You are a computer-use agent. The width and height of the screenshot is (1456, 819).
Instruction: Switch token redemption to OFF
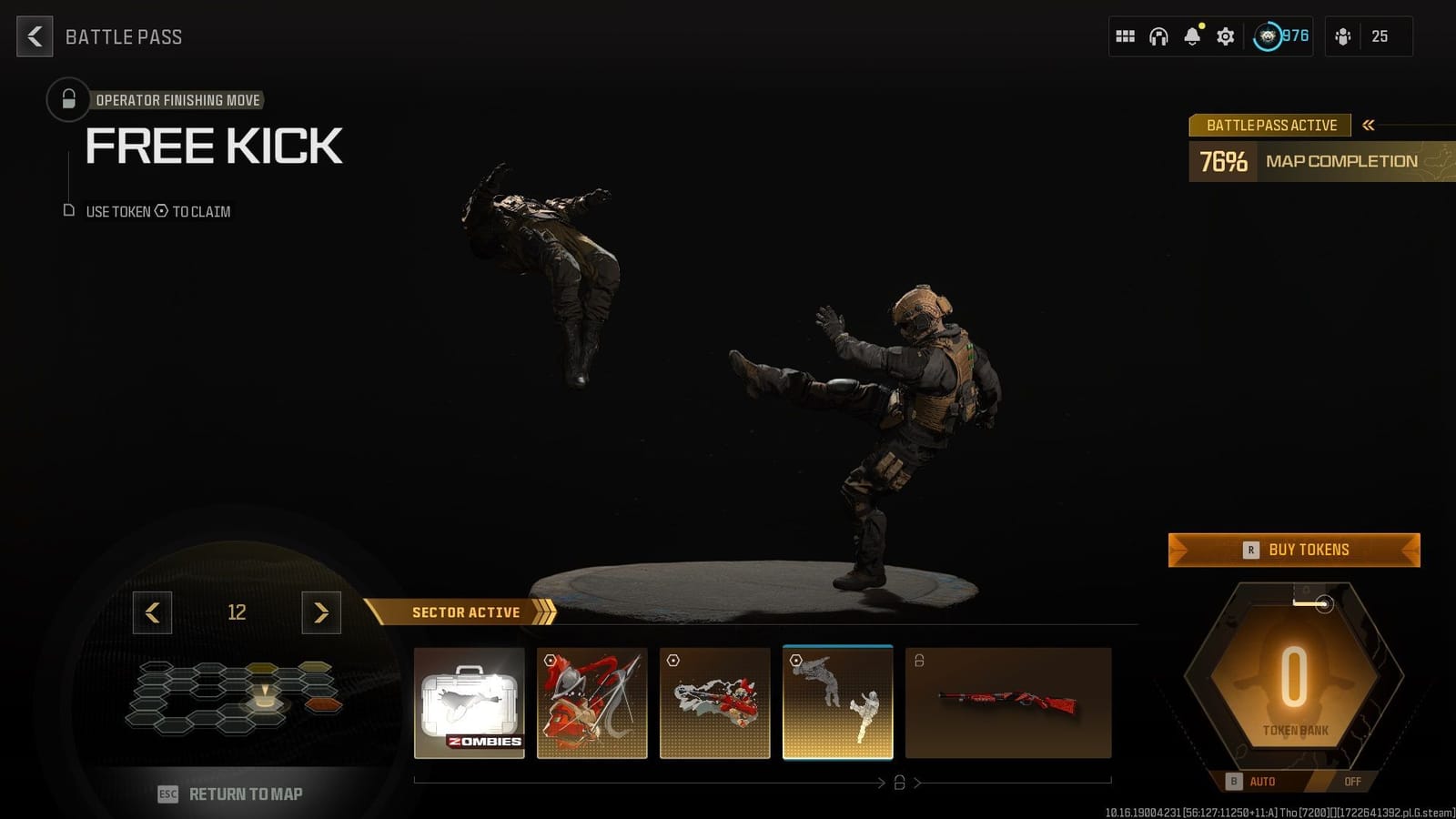click(1353, 781)
